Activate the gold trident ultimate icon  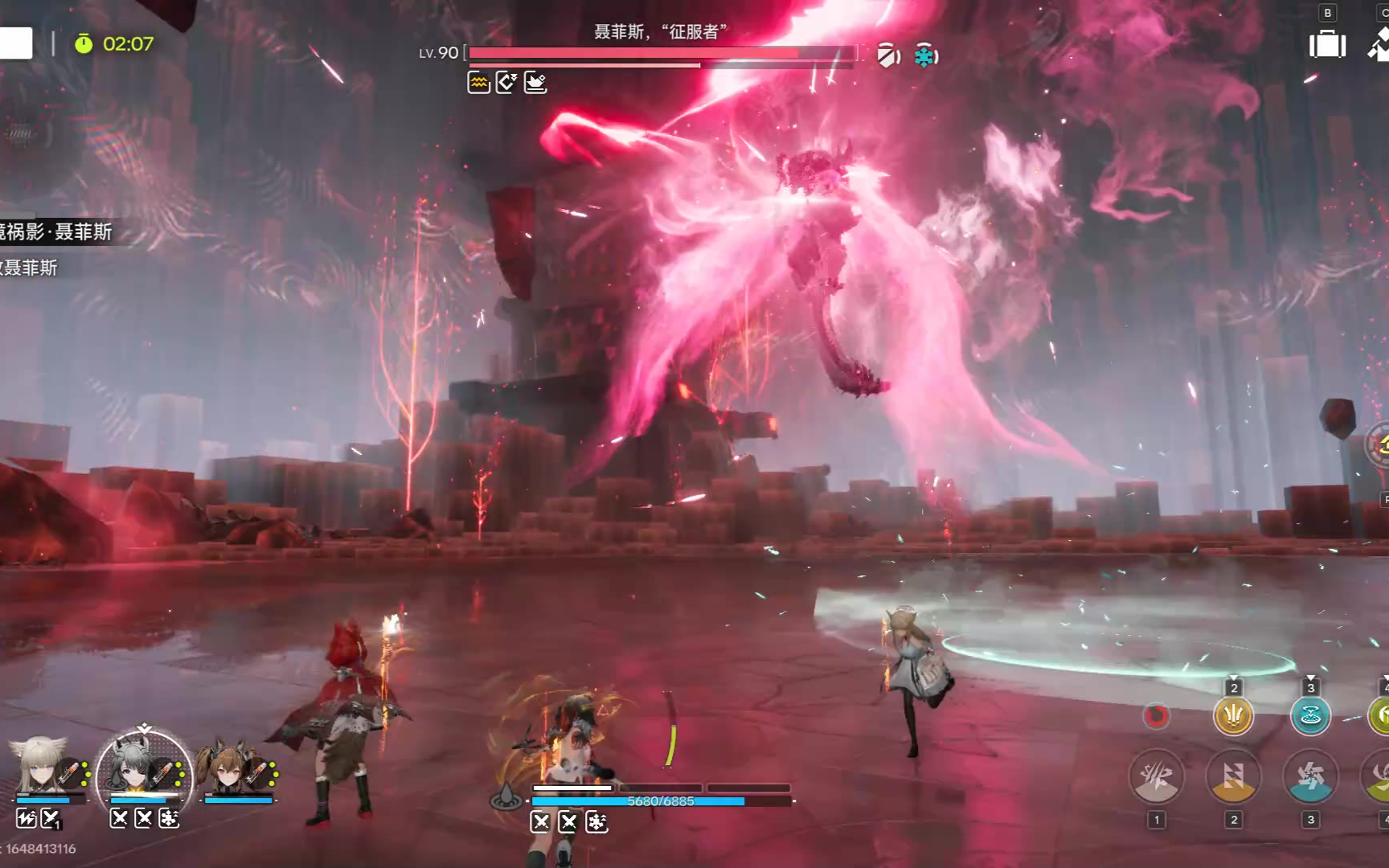(1233, 714)
